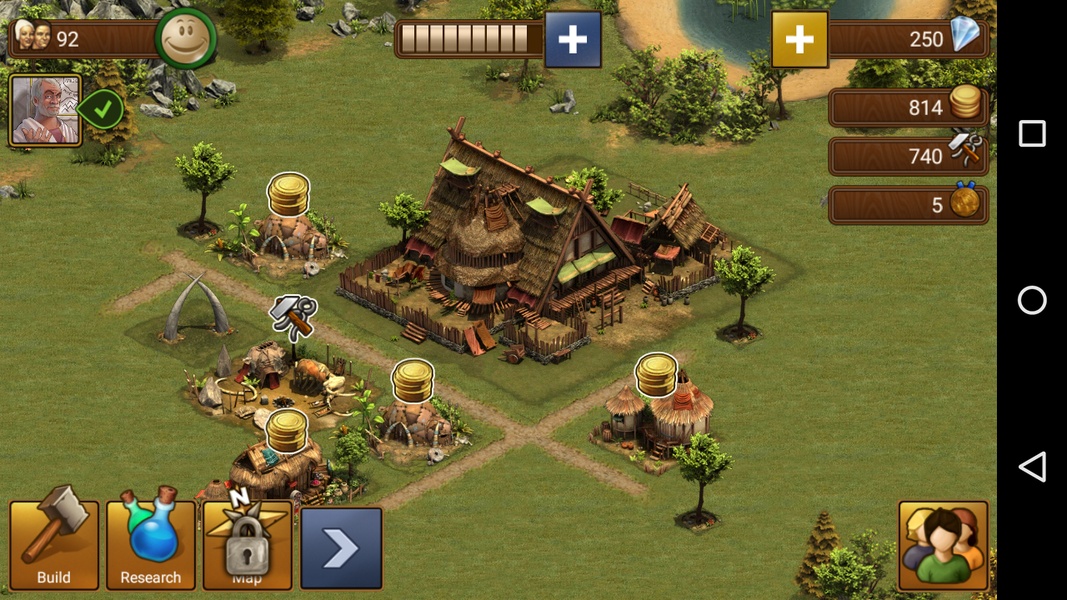
Task: Add forge points with blue plus button
Action: [572, 40]
